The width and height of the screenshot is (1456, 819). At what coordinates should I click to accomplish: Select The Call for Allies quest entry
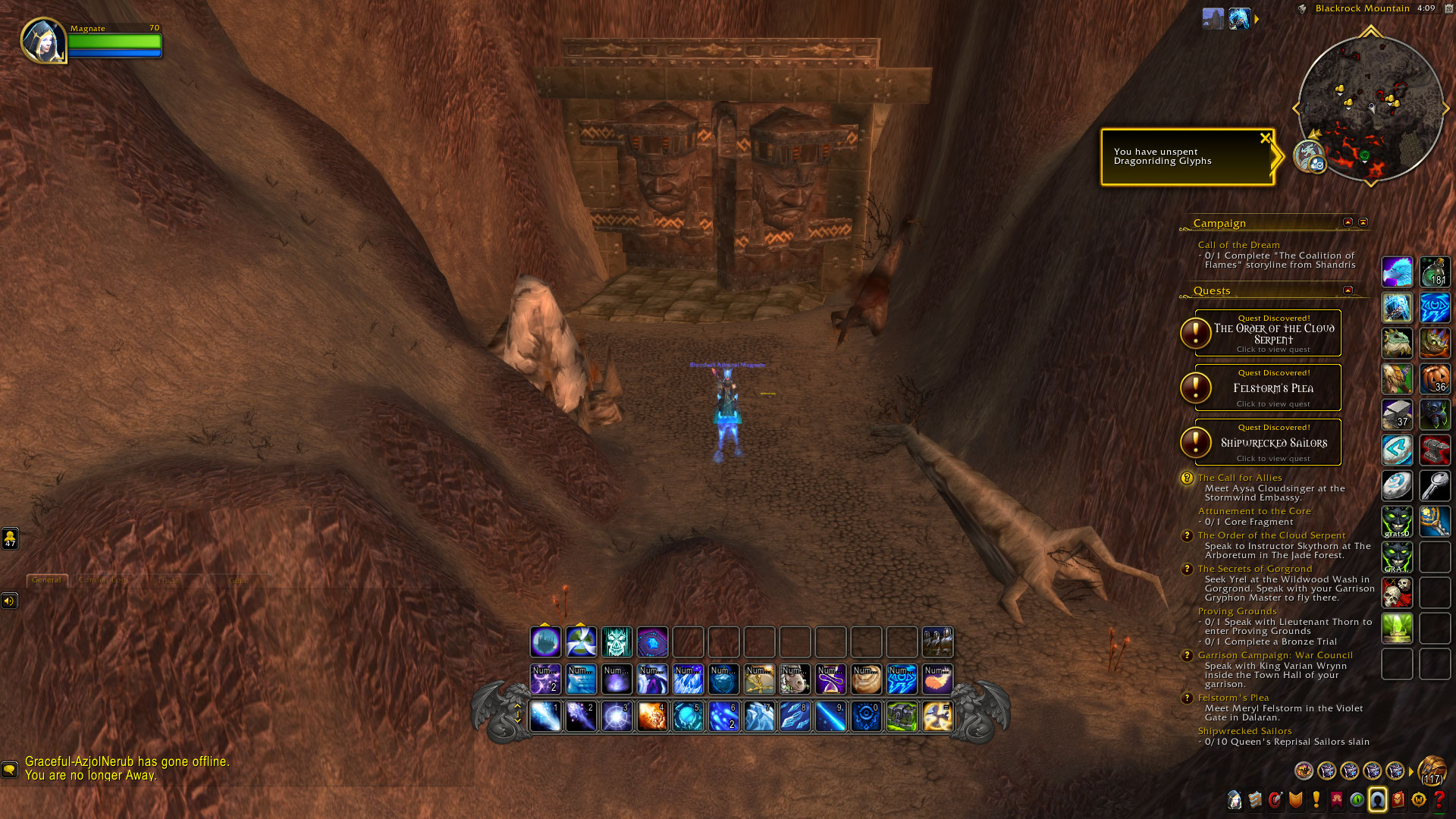click(1240, 478)
